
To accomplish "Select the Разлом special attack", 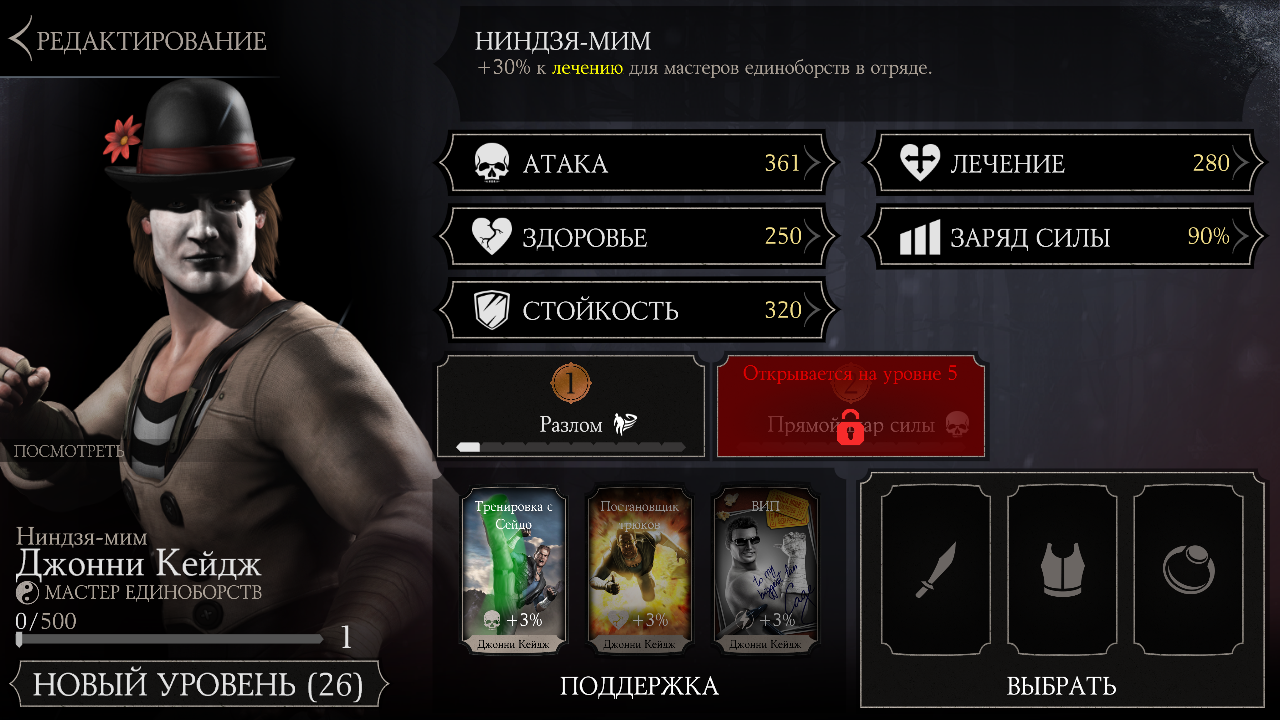I will pyautogui.click(x=571, y=407).
